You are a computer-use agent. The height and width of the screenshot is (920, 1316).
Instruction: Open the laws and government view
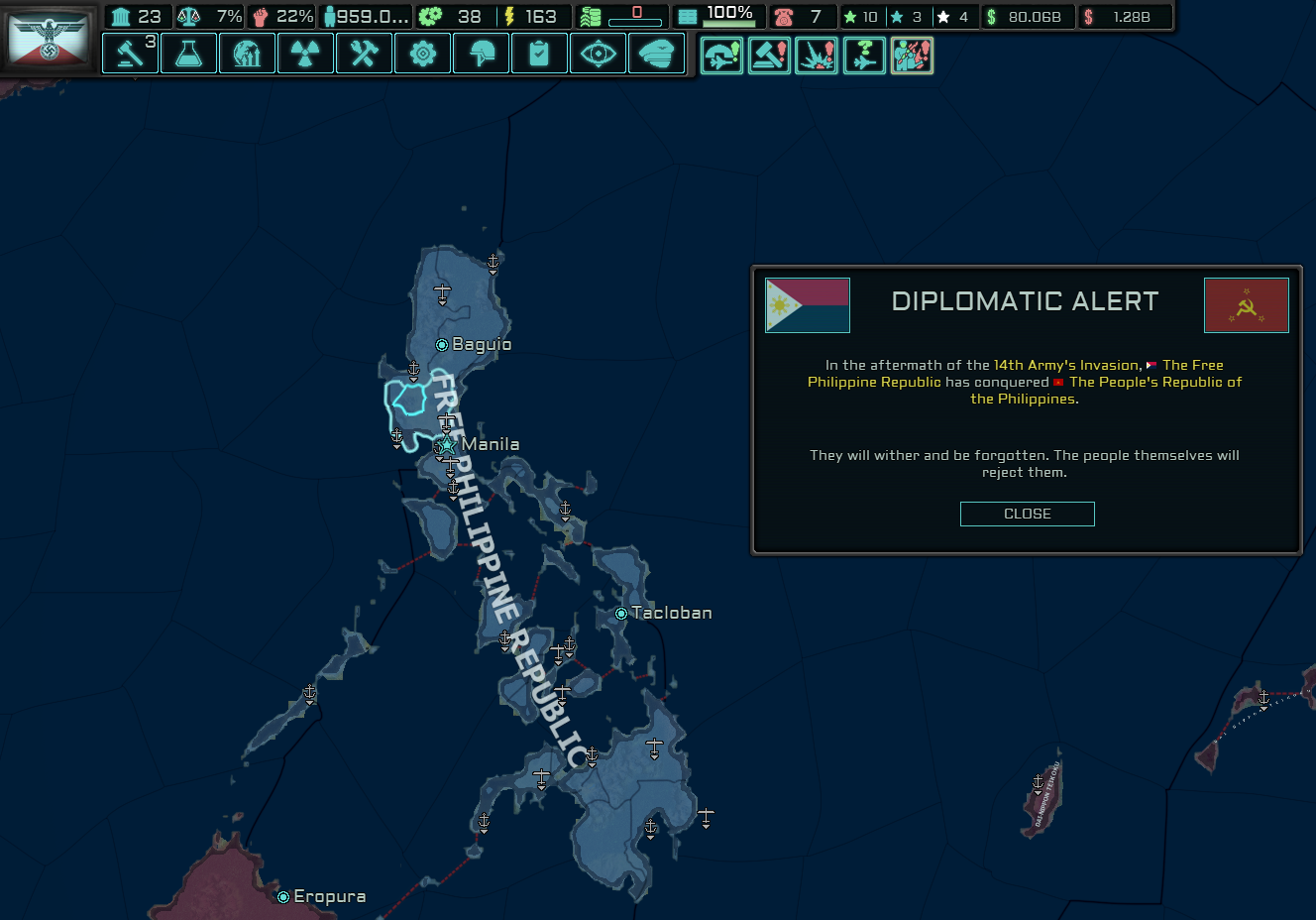point(130,54)
